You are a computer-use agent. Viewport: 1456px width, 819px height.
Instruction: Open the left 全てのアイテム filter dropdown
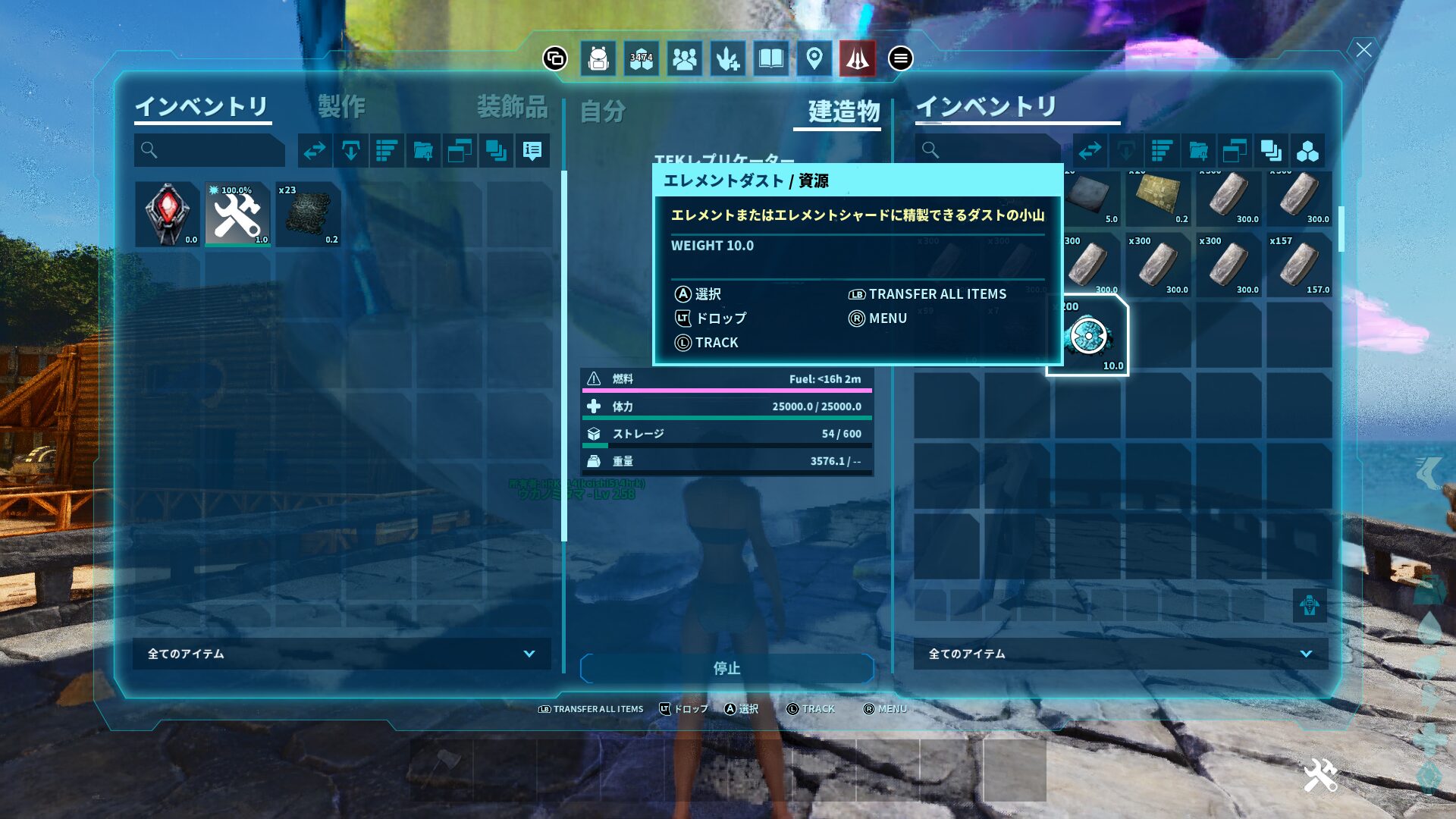tap(341, 654)
